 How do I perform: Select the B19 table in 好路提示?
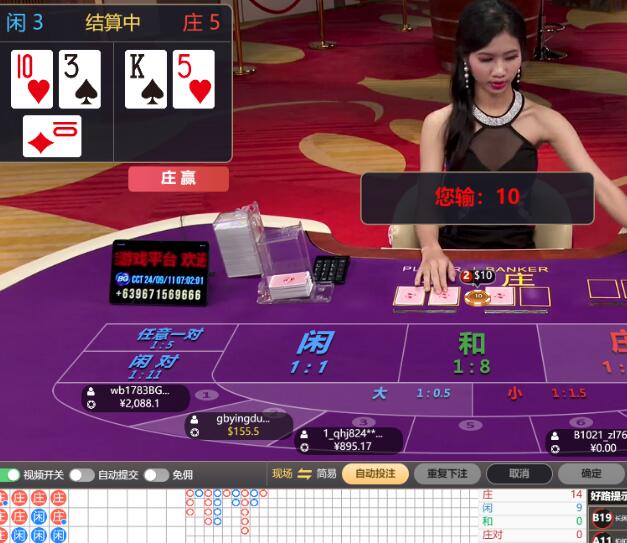point(602,518)
